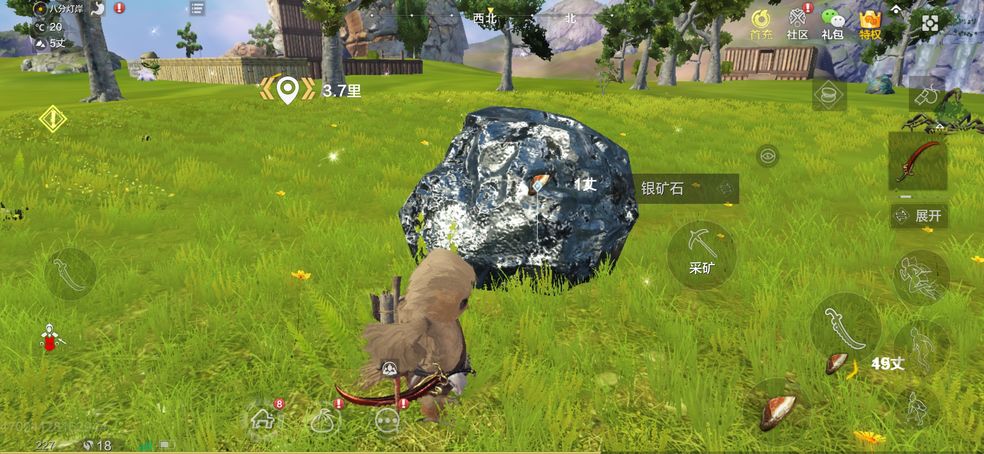Viewport: 984px width, 454px height.
Task: Select the equipped red curved blade slot
Action: (917, 161)
